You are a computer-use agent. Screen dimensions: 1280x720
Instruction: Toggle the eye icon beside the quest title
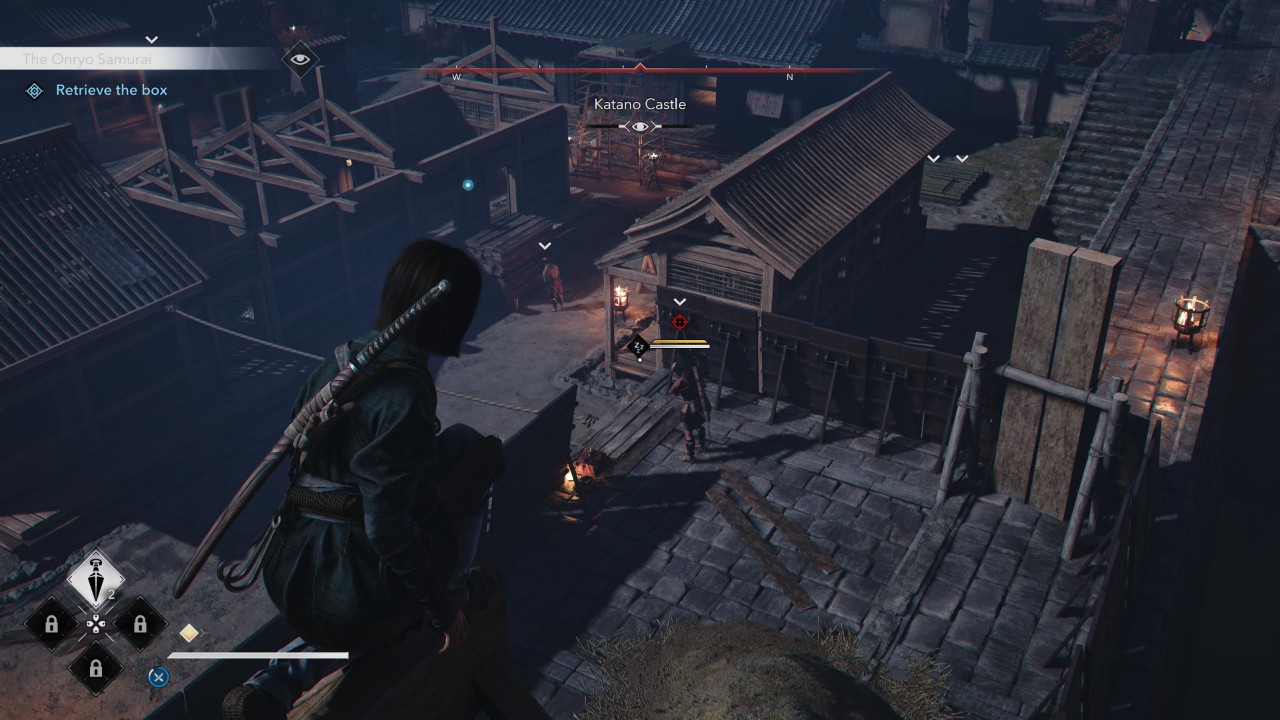(x=299, y=59)
